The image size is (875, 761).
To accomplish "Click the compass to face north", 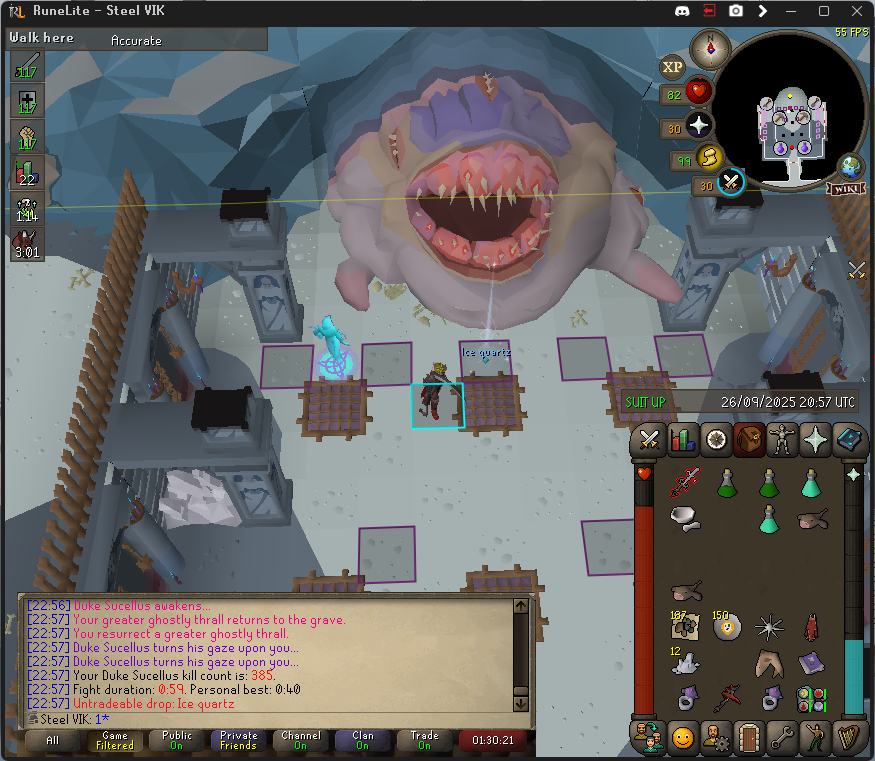I will click(x=714, y=46).
